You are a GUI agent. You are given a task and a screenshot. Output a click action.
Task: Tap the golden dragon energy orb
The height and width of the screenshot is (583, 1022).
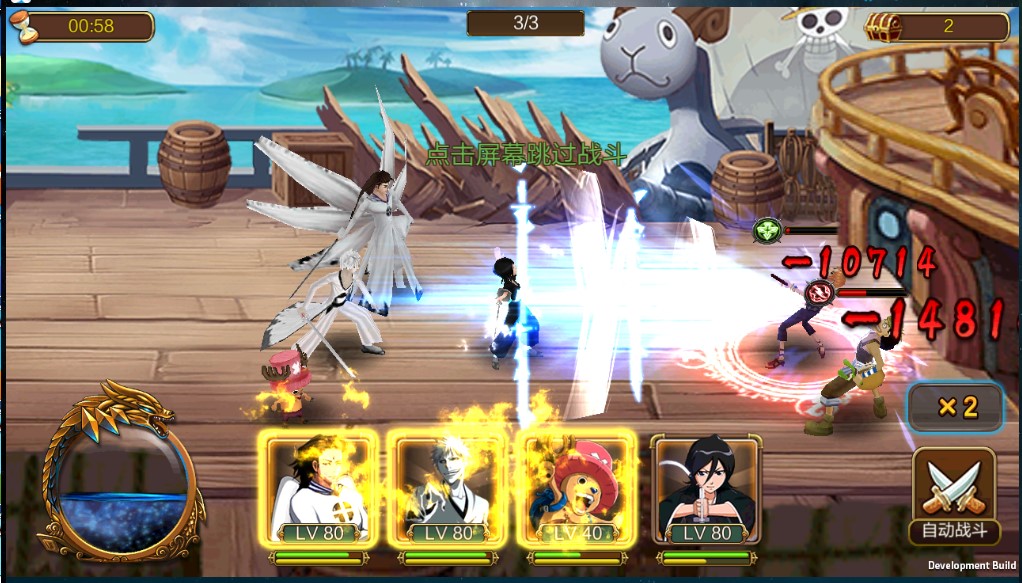point(121,470)
